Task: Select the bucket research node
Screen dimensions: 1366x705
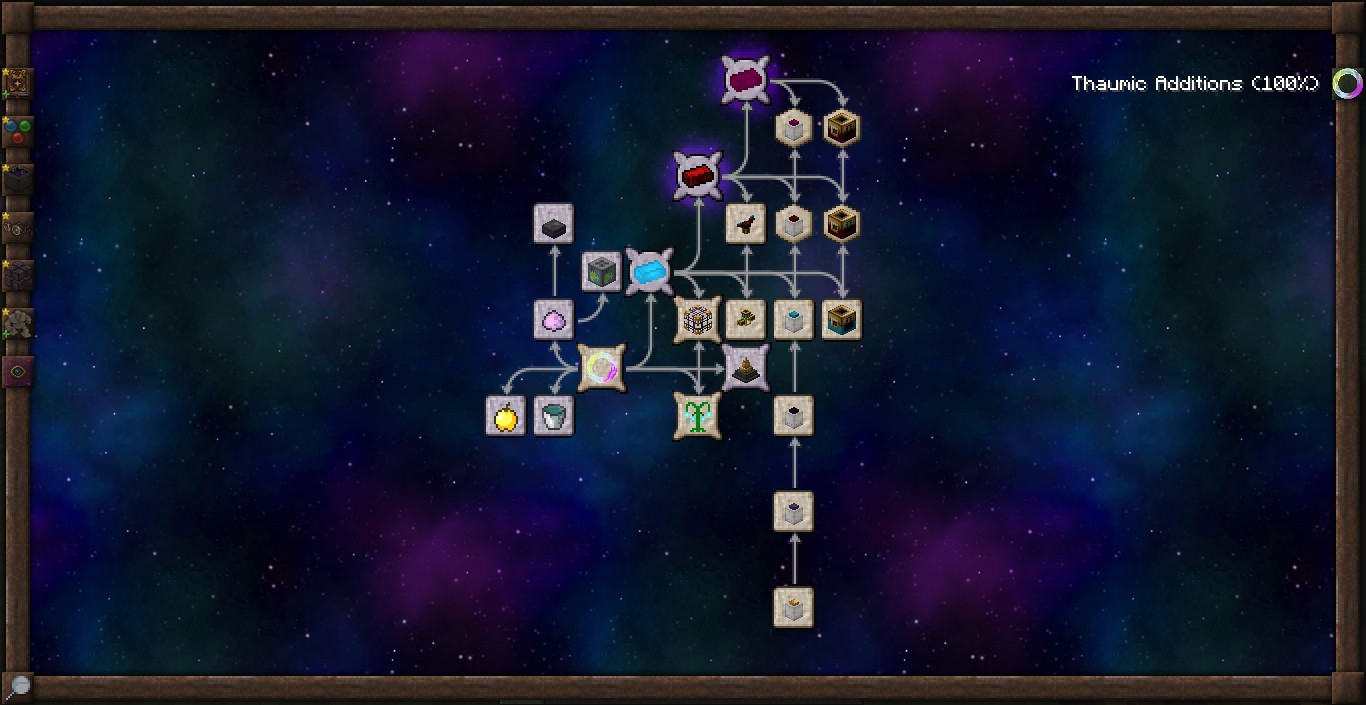Action: point(553,416)
